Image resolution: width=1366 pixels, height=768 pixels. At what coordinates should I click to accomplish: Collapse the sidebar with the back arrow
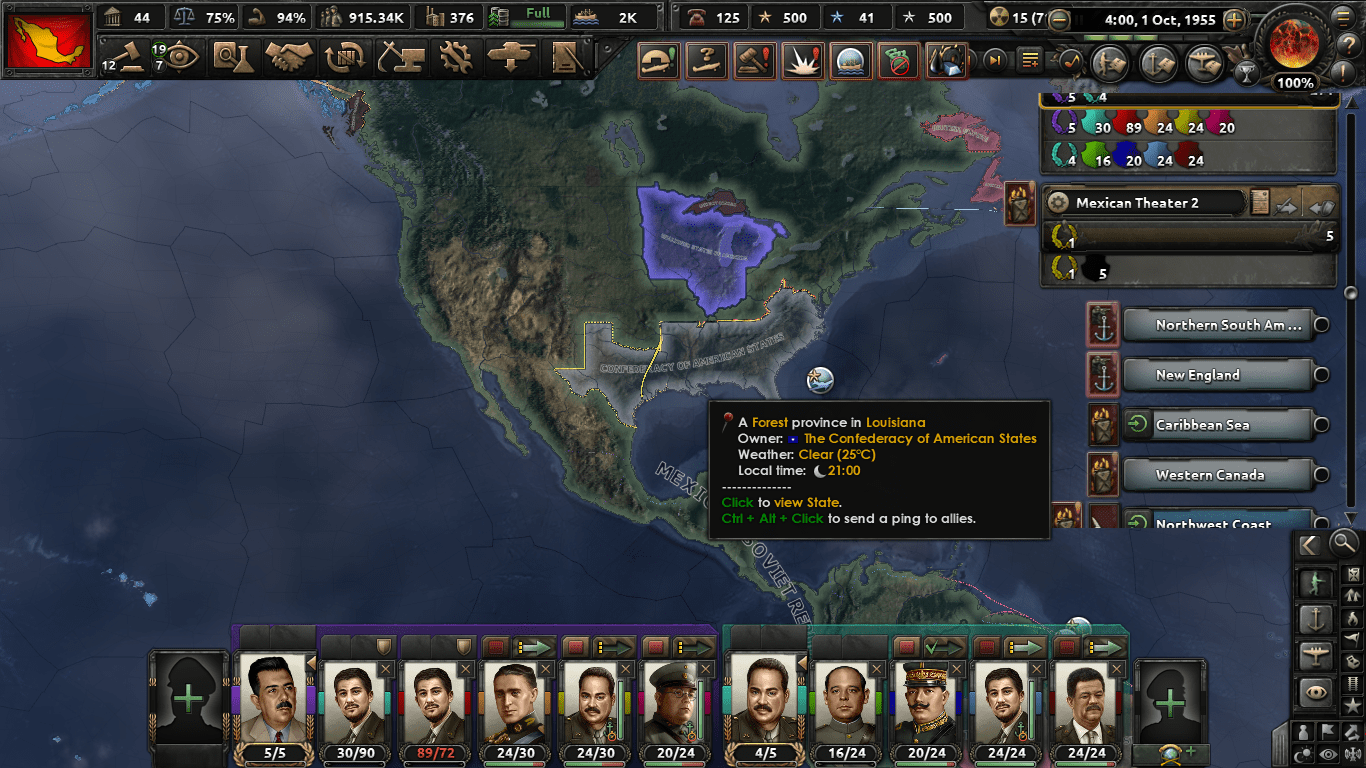pos(1309,545)
